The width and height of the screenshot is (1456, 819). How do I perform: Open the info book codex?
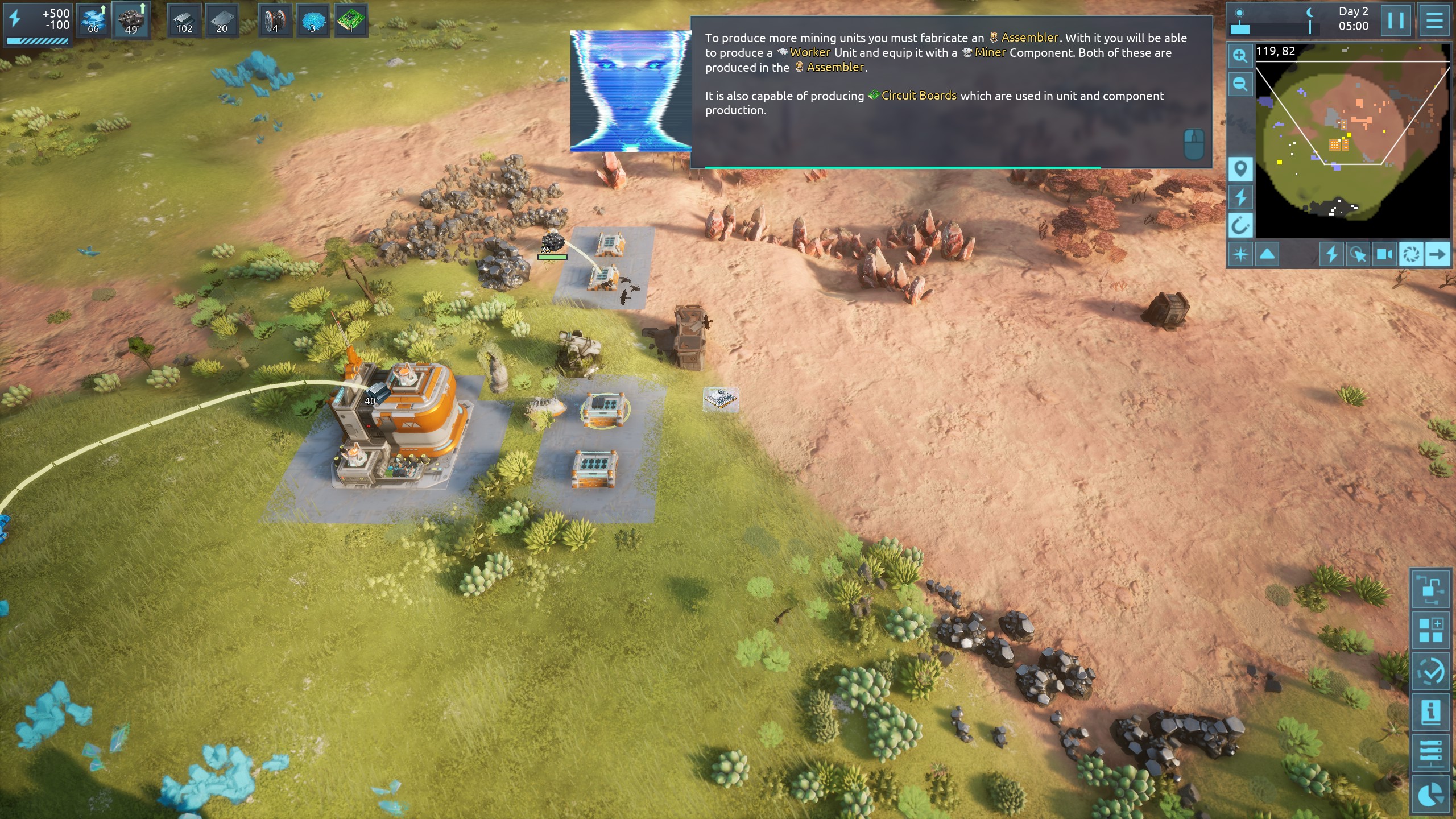(x=1430, y=712)
